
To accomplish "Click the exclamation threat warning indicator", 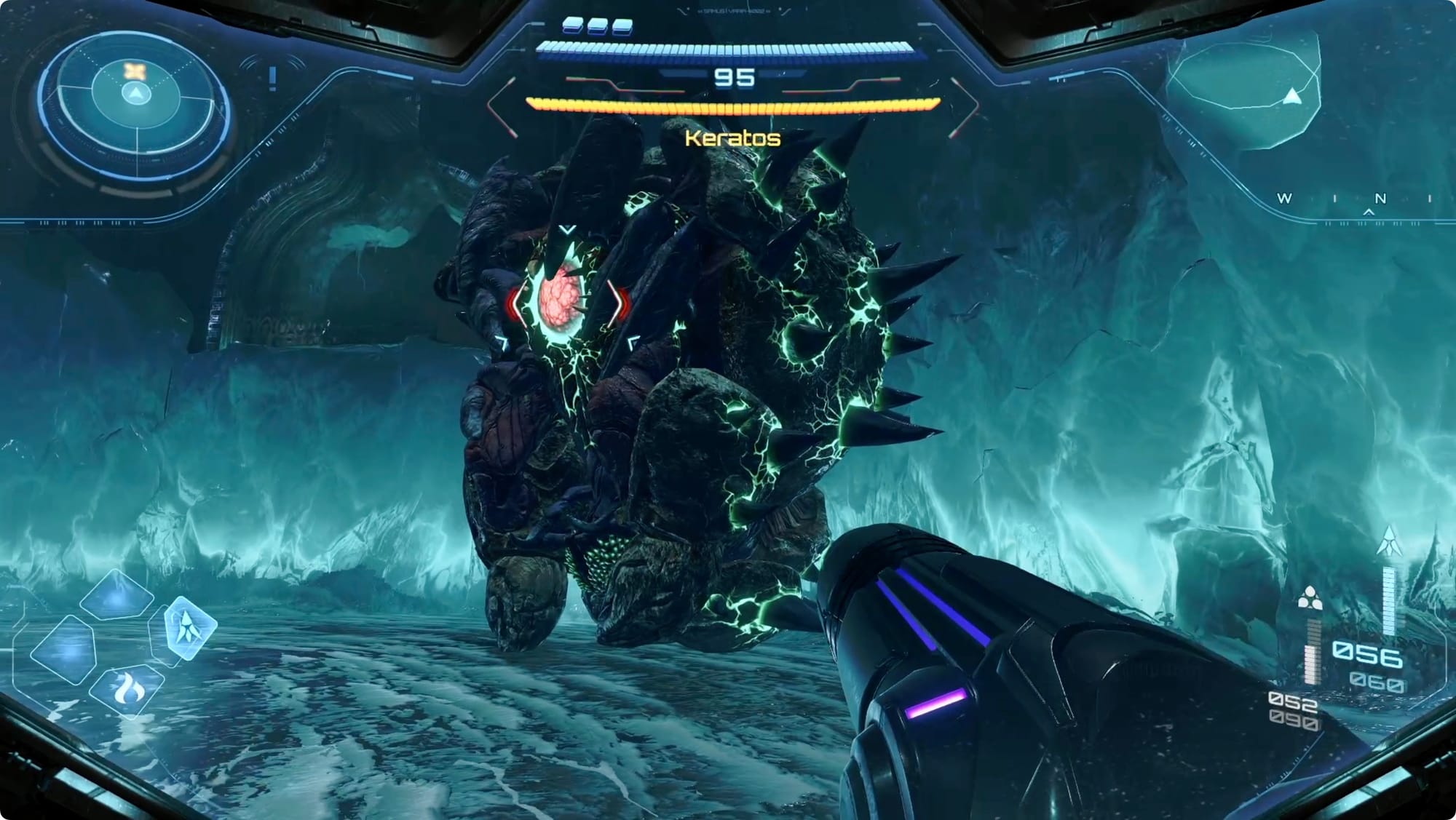I will coord(273,78).
